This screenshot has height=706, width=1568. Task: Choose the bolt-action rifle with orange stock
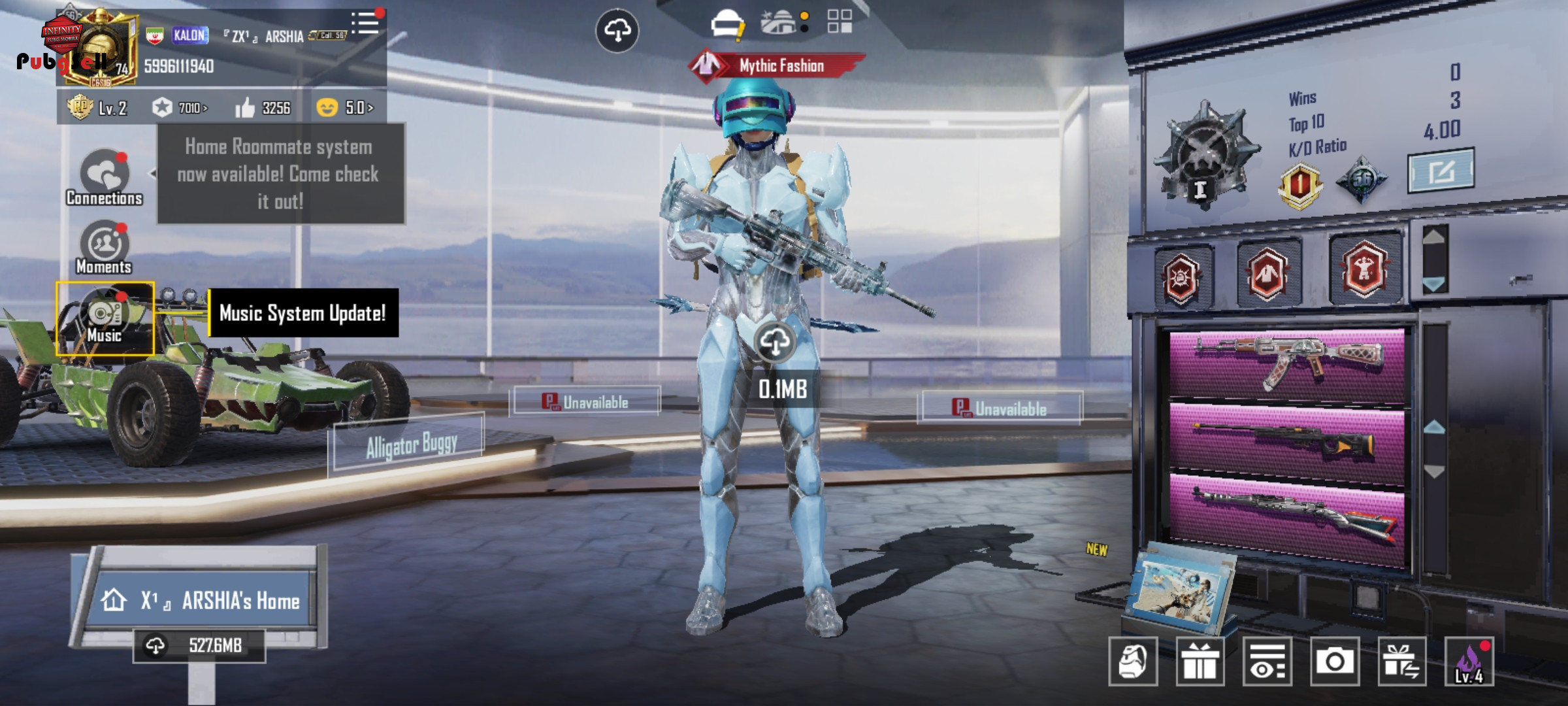pos(1287,443)
